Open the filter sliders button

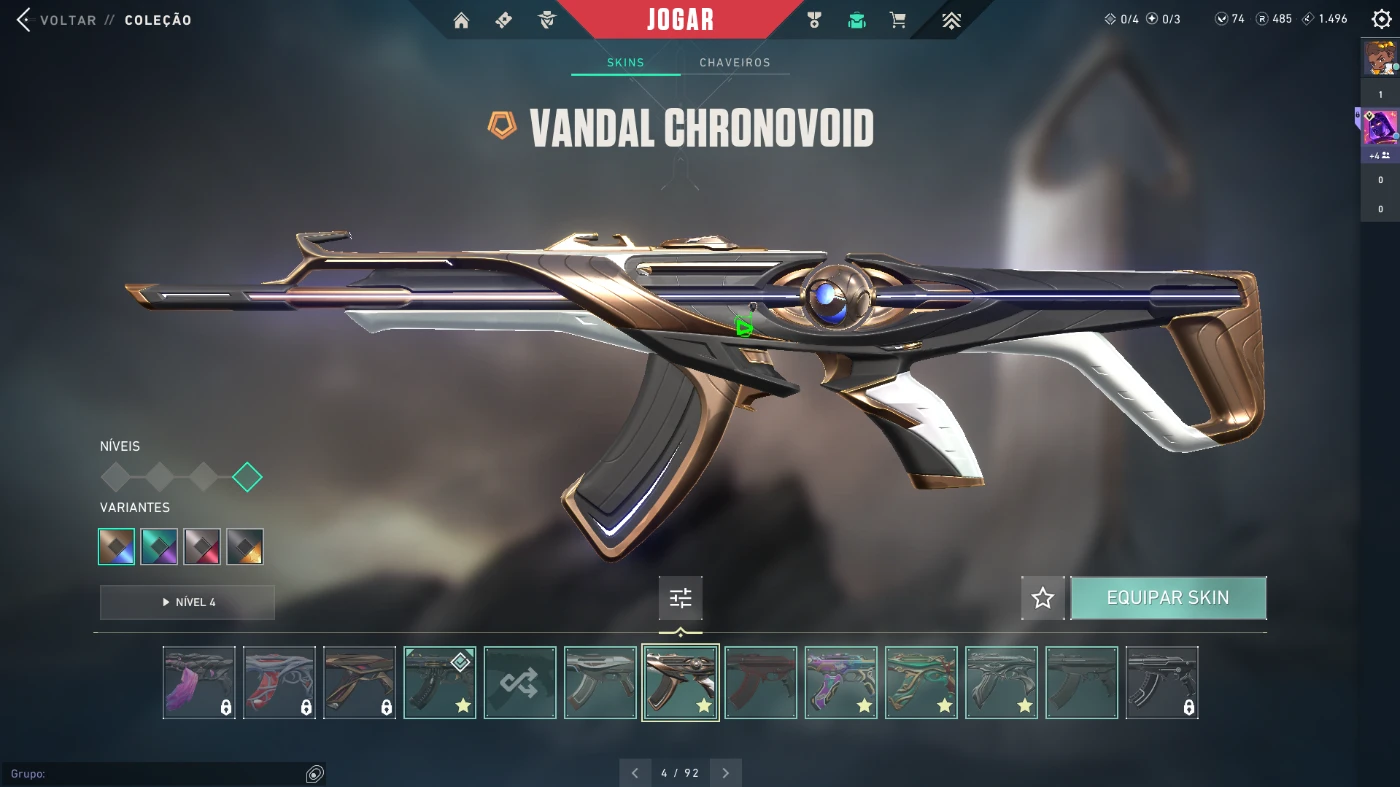(x=681, y=598)
